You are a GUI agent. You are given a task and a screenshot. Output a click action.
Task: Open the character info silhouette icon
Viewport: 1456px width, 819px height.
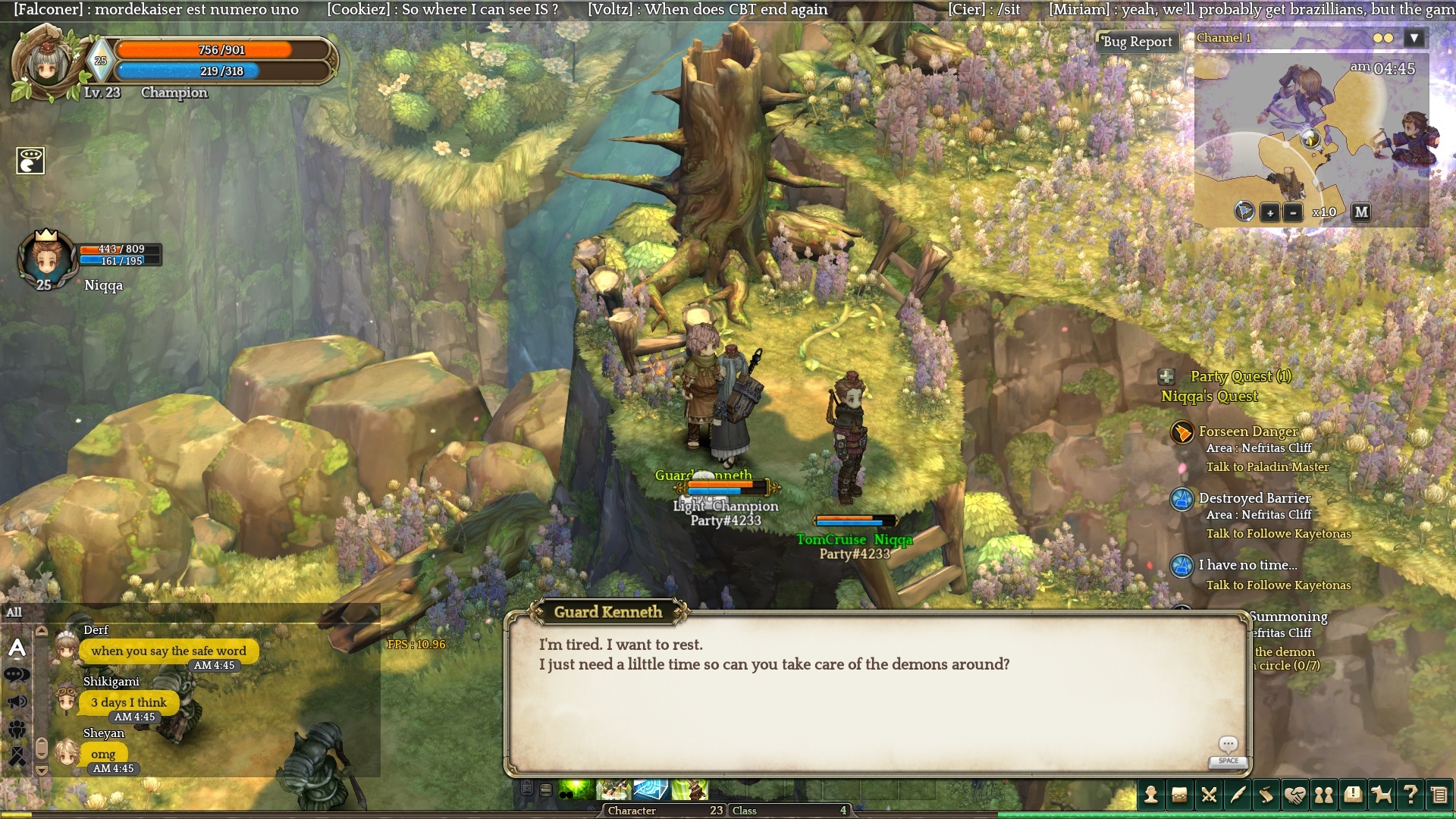(1151, 795)
